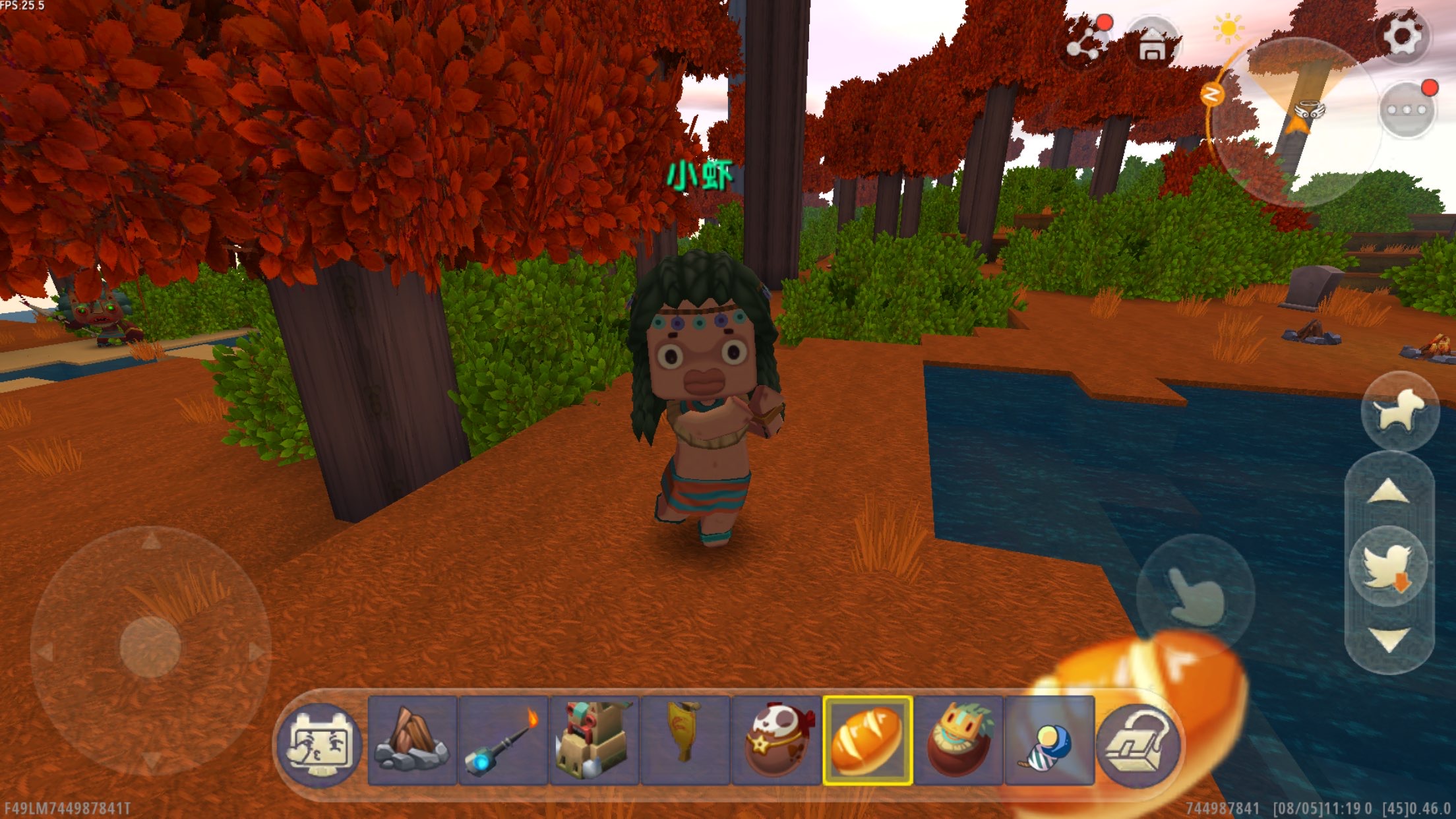Open the home button
Image resolution: width=1456 pixels, height=819 pixels.
pyautogui.click(x=1152, y=44)
